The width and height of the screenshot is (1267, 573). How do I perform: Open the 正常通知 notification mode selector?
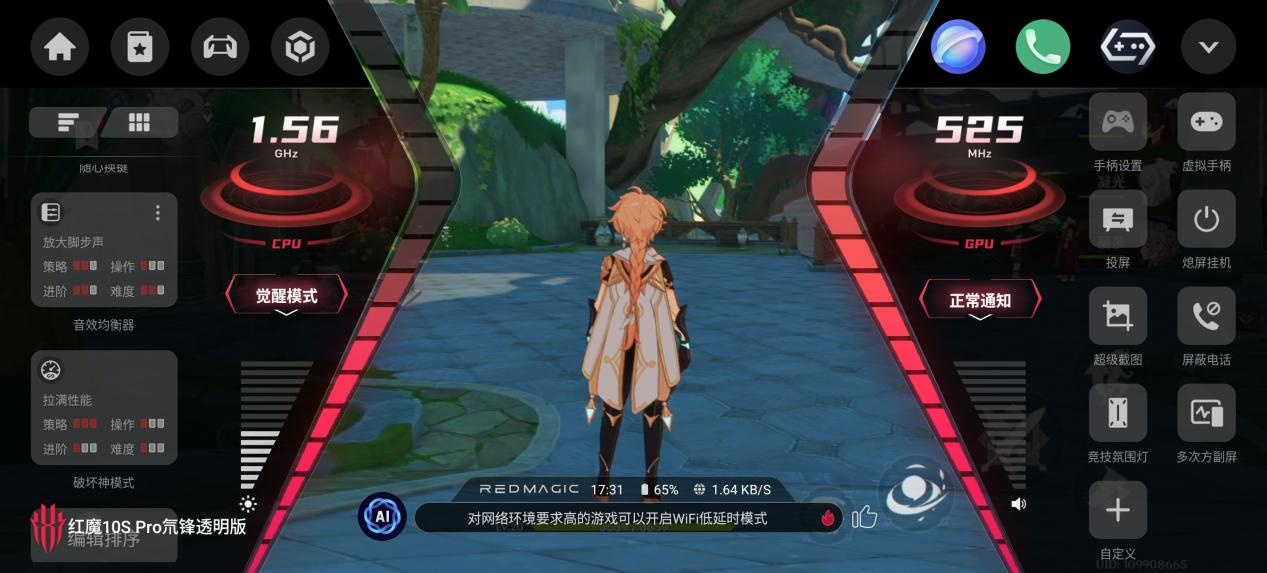point(980,300)
